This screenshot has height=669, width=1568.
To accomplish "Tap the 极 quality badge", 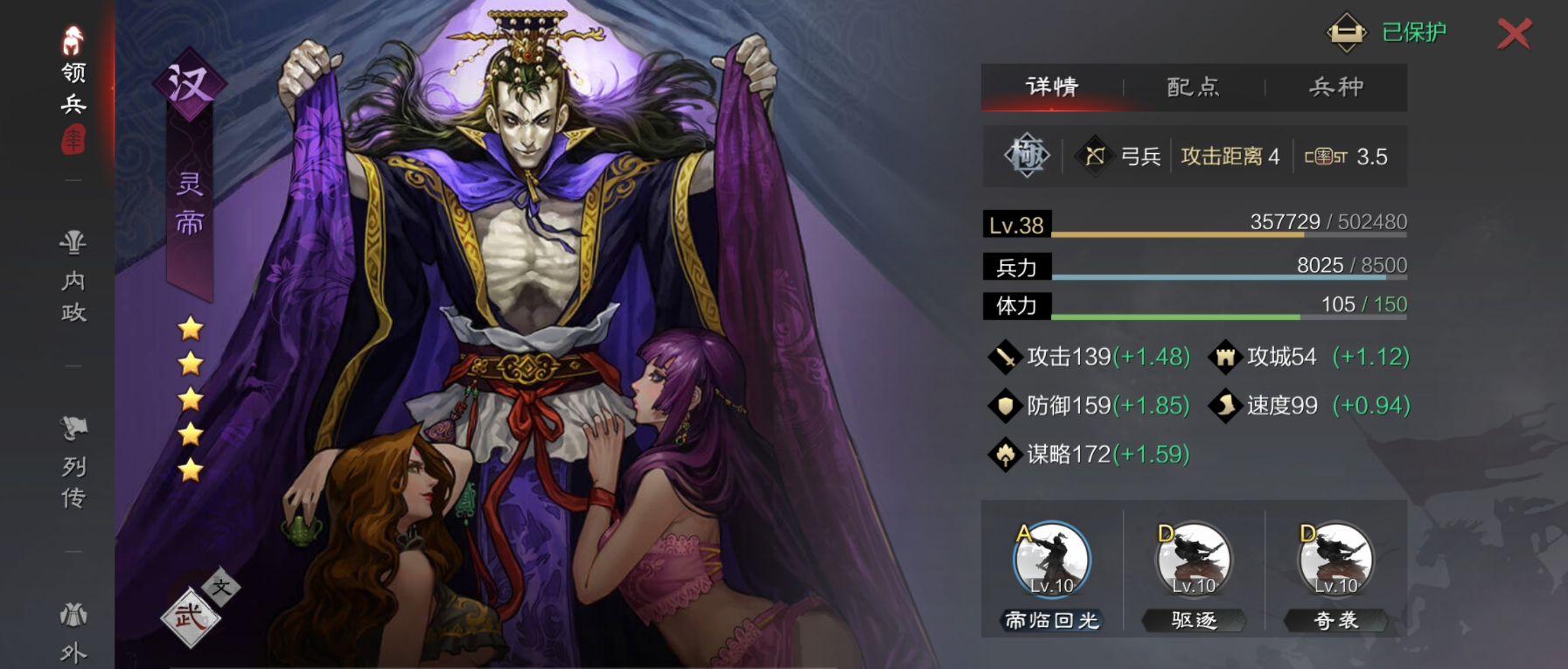I will click(1027, 157).
